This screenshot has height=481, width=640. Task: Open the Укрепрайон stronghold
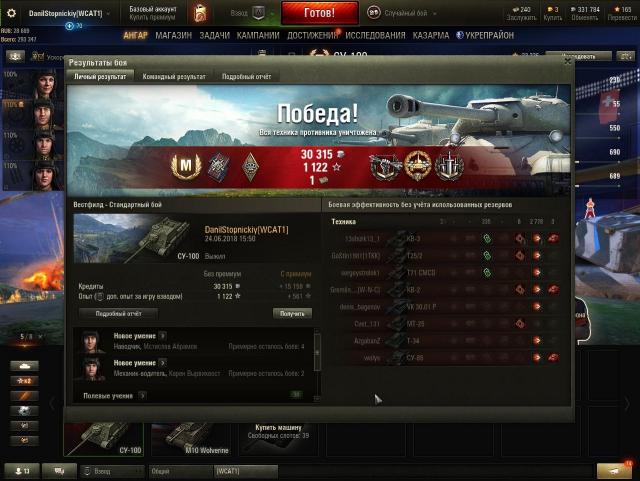tap(486, 34)
